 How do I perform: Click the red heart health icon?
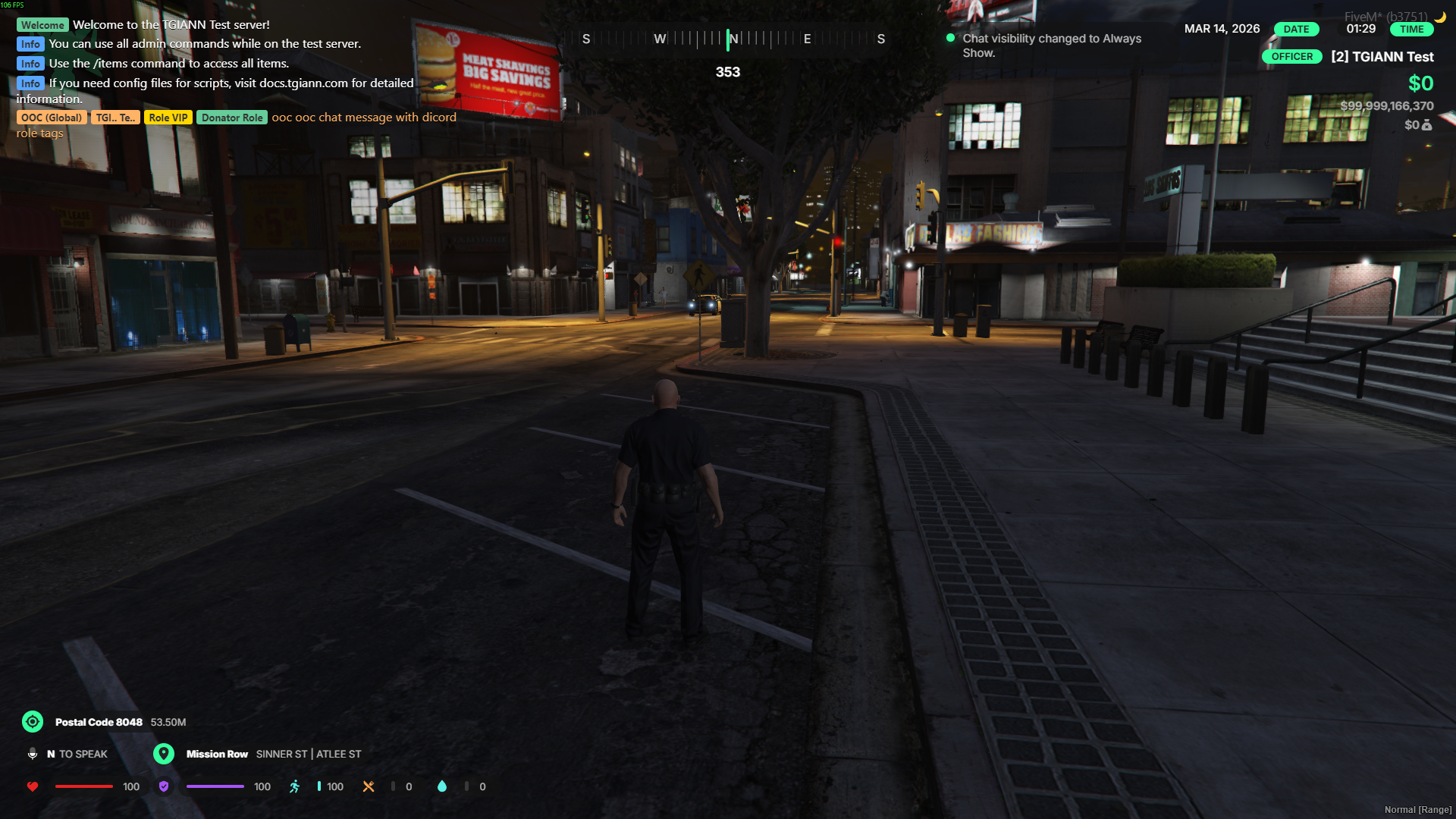tap(33, 786)
